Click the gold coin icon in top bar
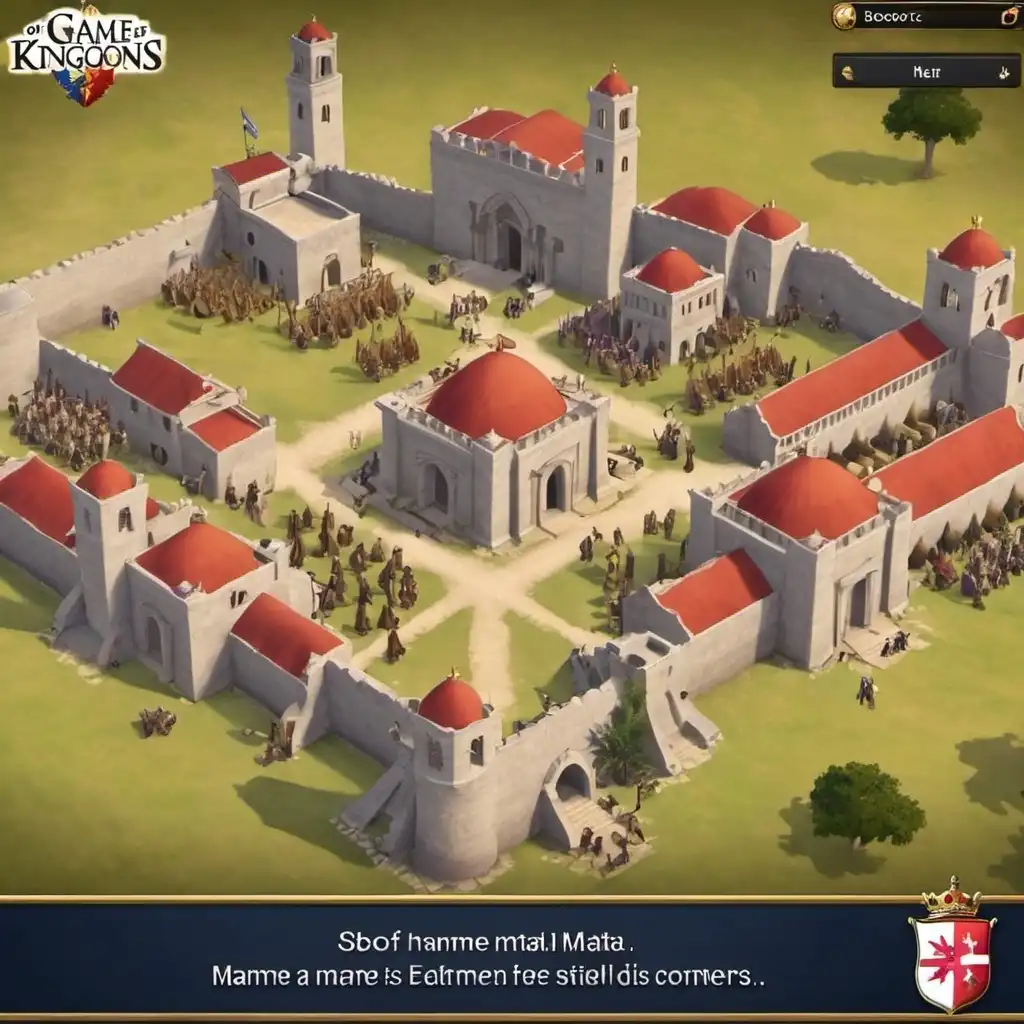The height and width of the screenshot is (1024, 1024). pyautogui.click(x=845, y=15)
